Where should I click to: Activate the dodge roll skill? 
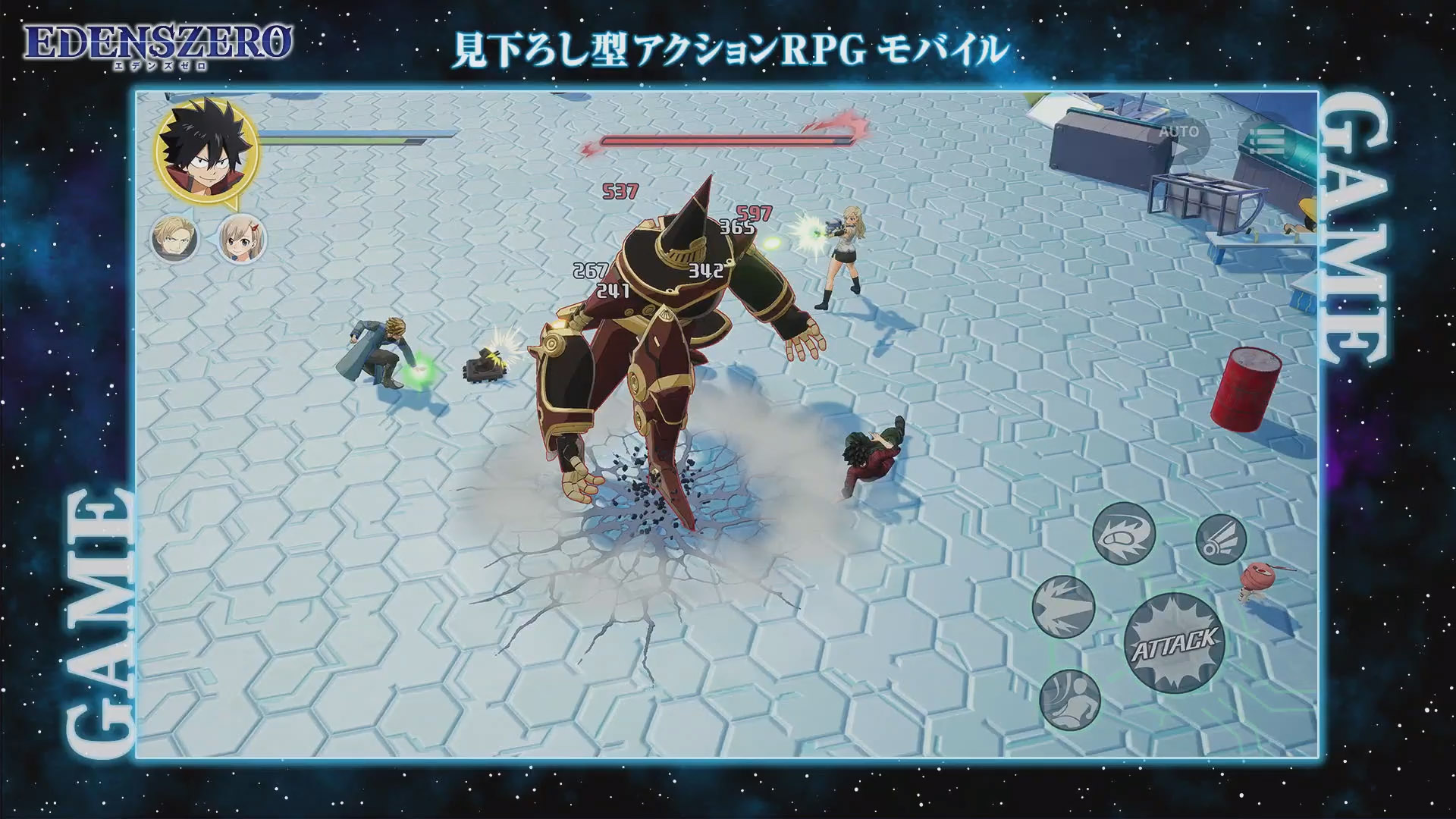pos(1070,699)
